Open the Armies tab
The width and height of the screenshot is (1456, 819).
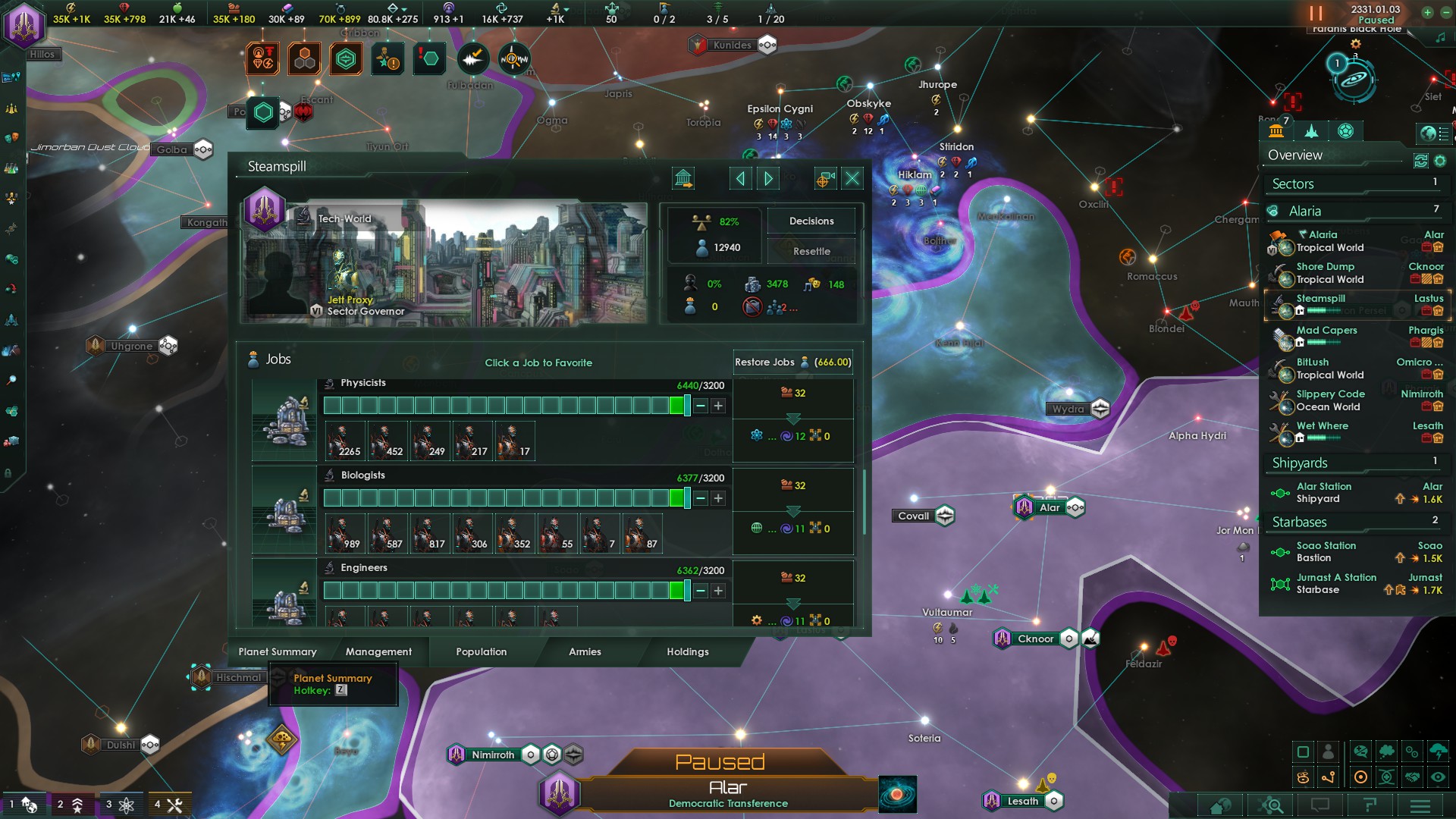[x=584, y=651]
